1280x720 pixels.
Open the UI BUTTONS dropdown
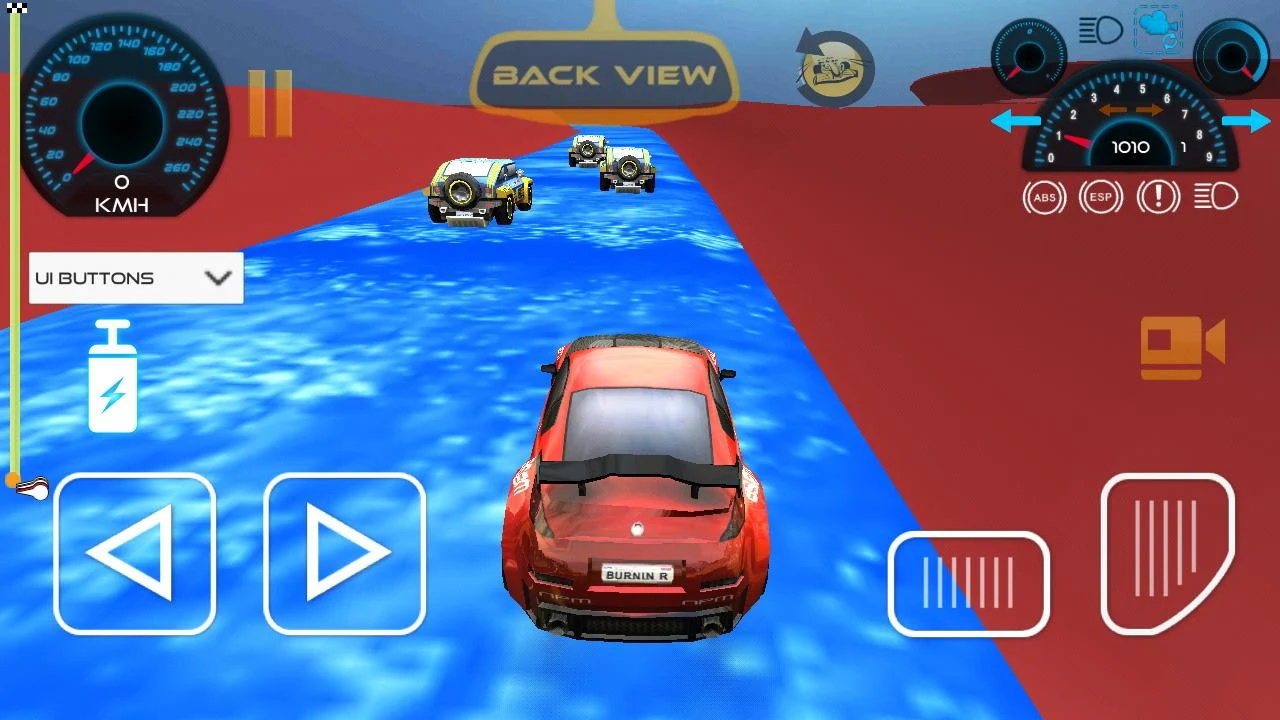tap(136, 278)
